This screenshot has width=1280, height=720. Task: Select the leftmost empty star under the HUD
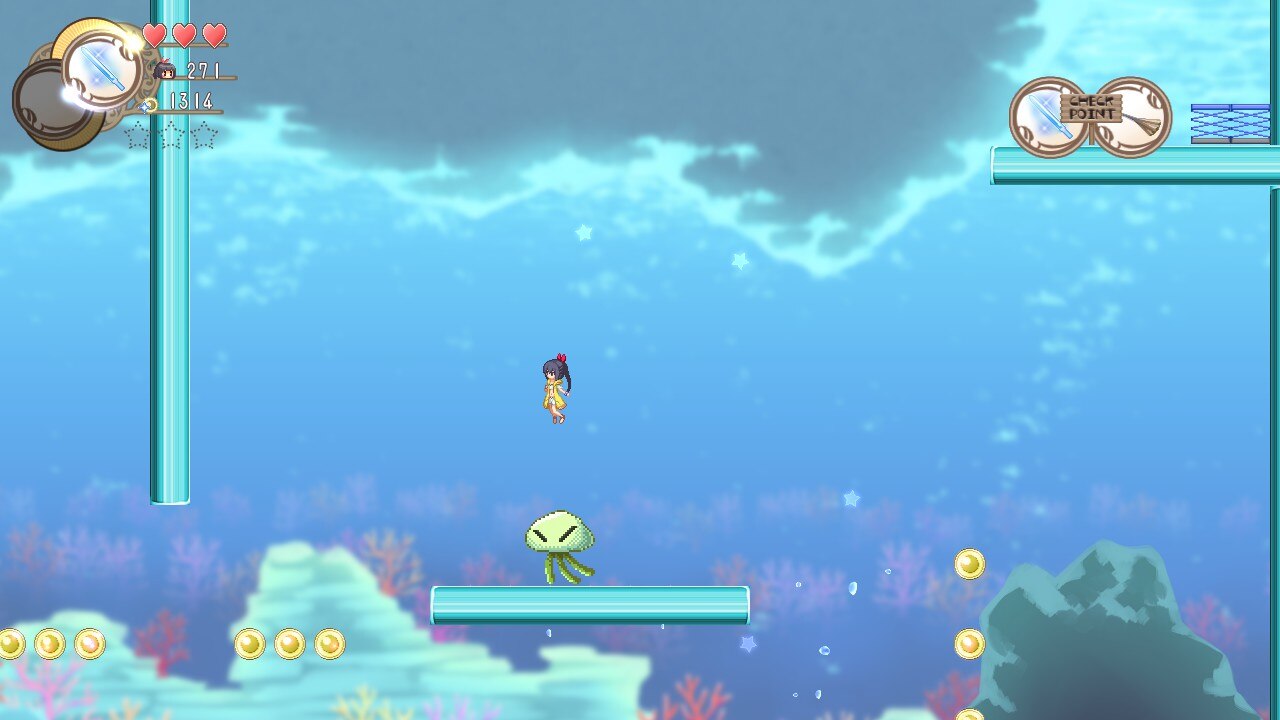(138, 135)
